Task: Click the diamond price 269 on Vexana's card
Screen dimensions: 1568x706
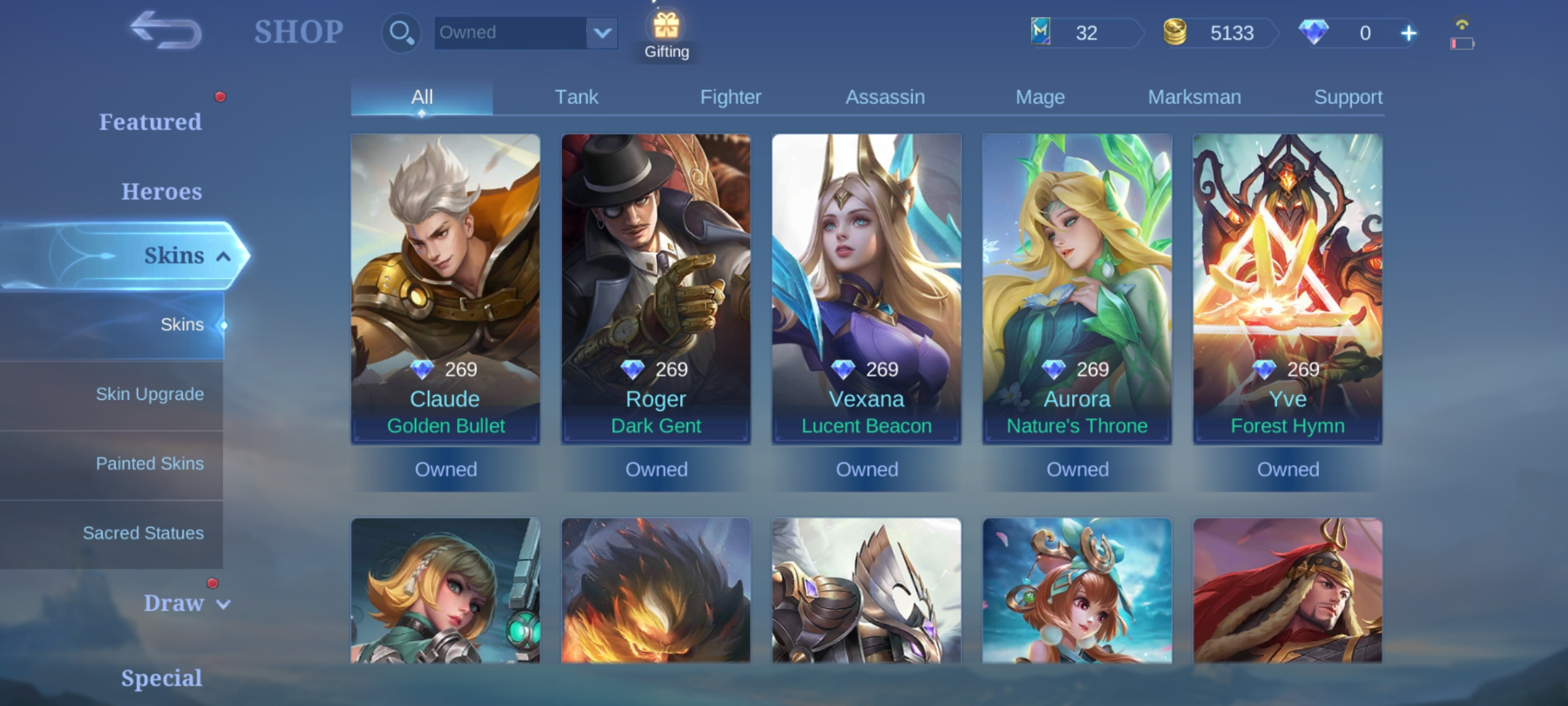Action: [x=866, y=369]
